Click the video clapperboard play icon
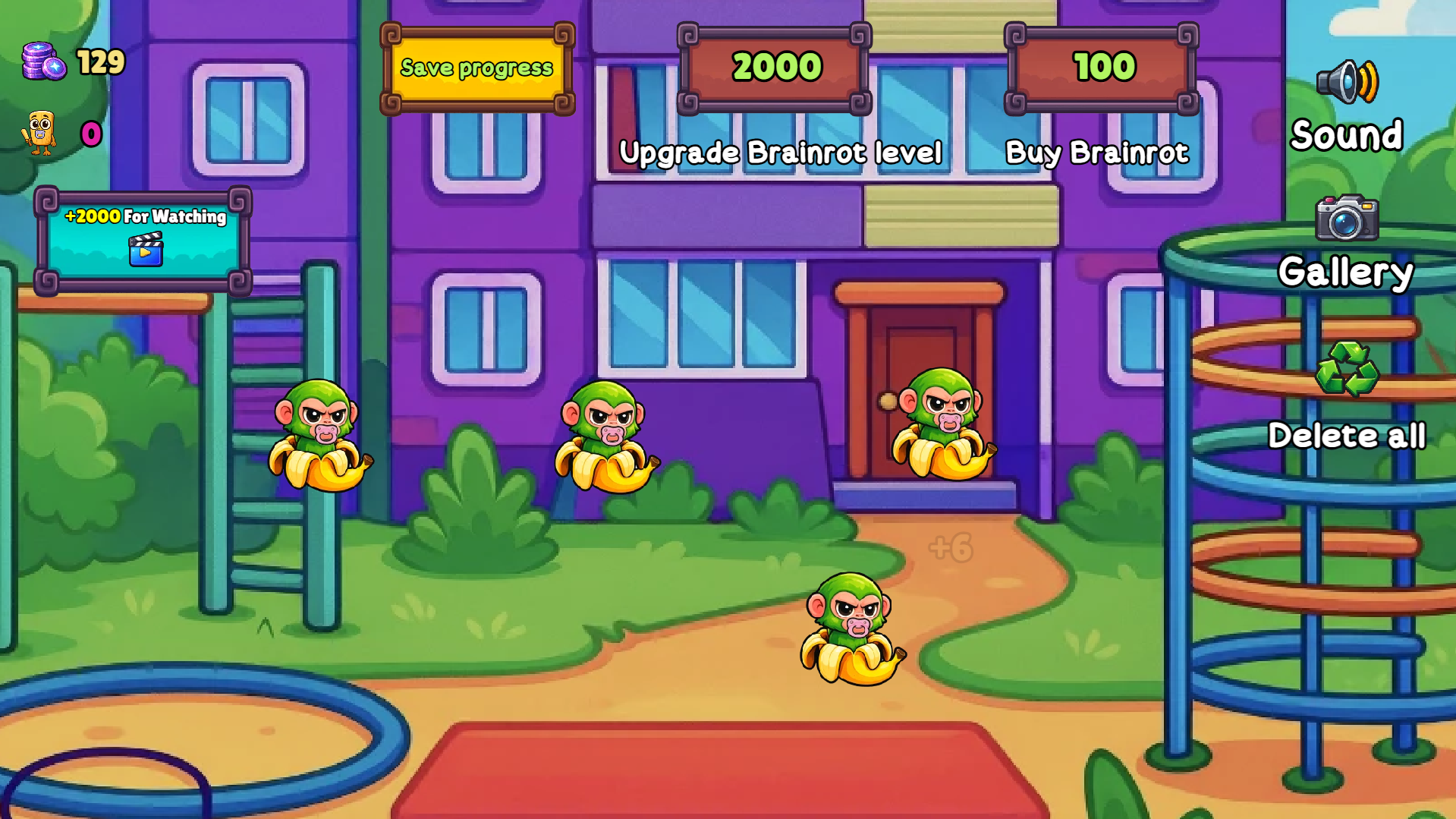Viewport: 1456px width, 819px height. click(x=146, y=252)
